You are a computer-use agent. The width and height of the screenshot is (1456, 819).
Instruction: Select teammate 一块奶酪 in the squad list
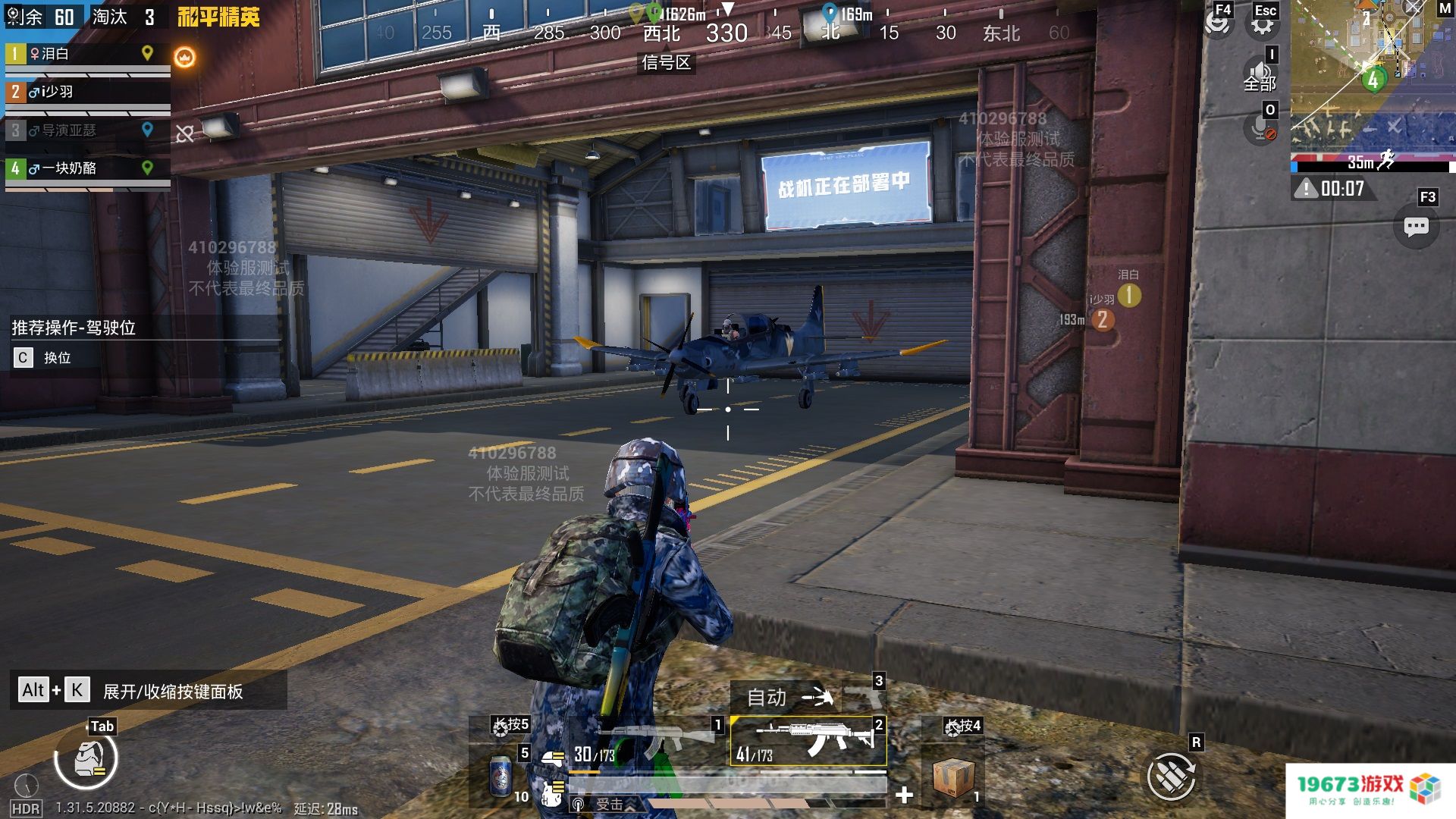point(83,168)
